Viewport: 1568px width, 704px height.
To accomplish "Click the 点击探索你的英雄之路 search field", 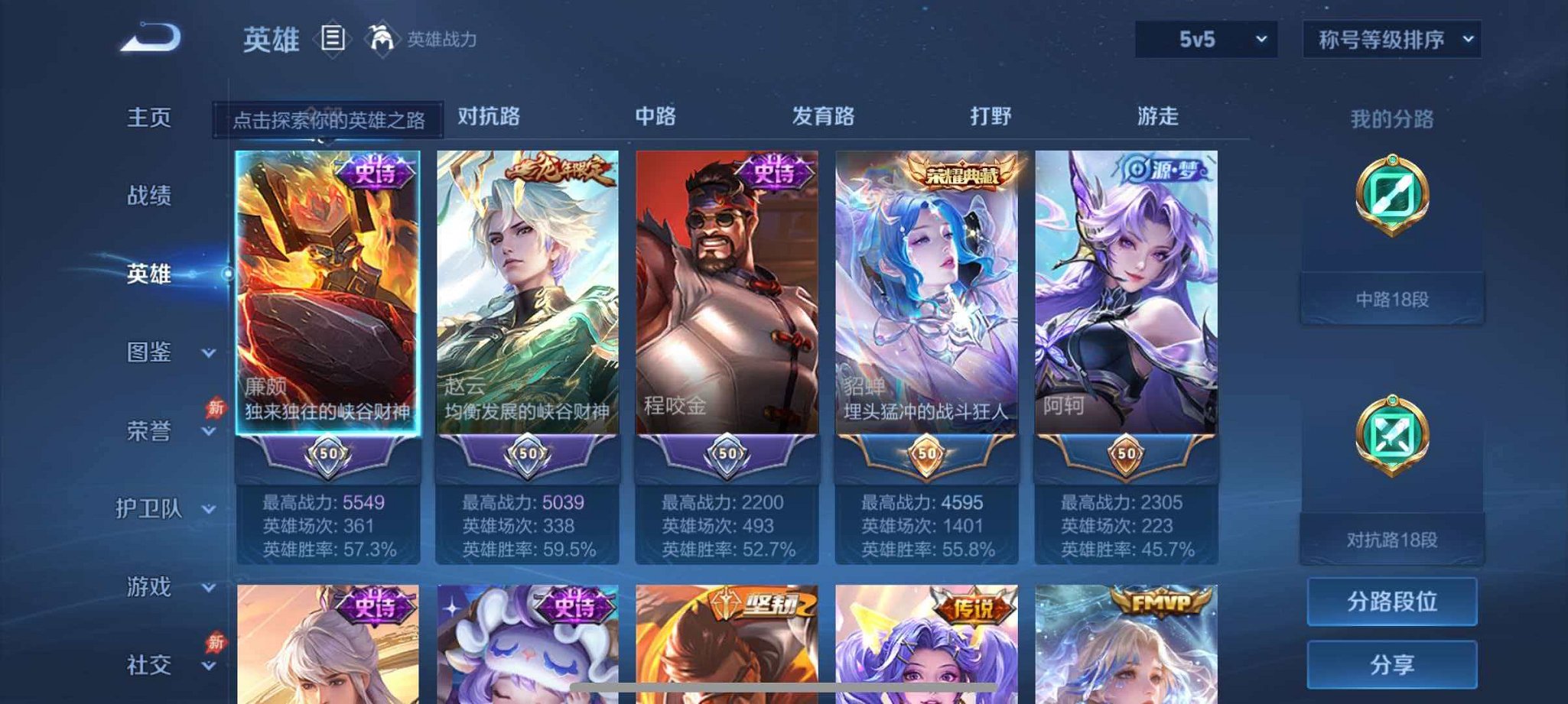I will tap(329, 118).
